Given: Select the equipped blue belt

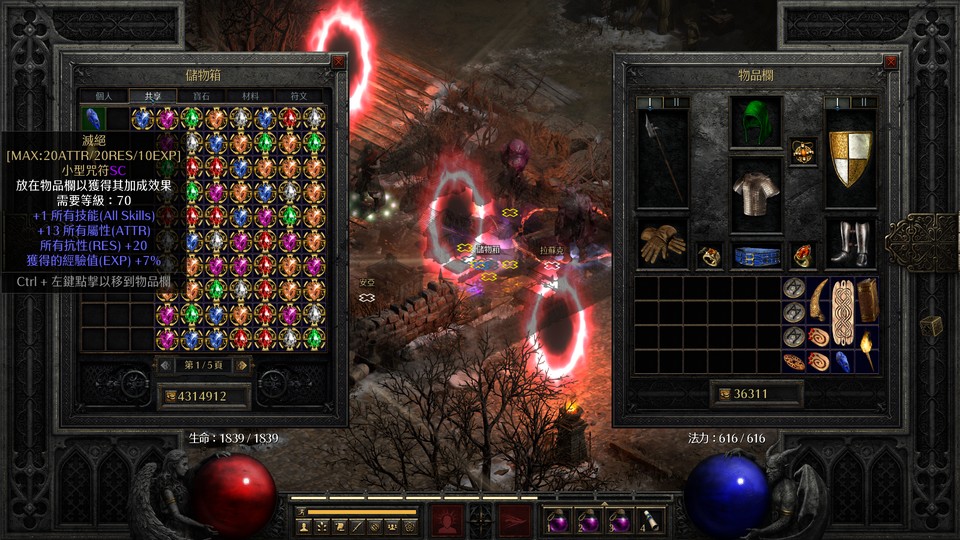Looking at the screenshot, I should tap(756, 255).
